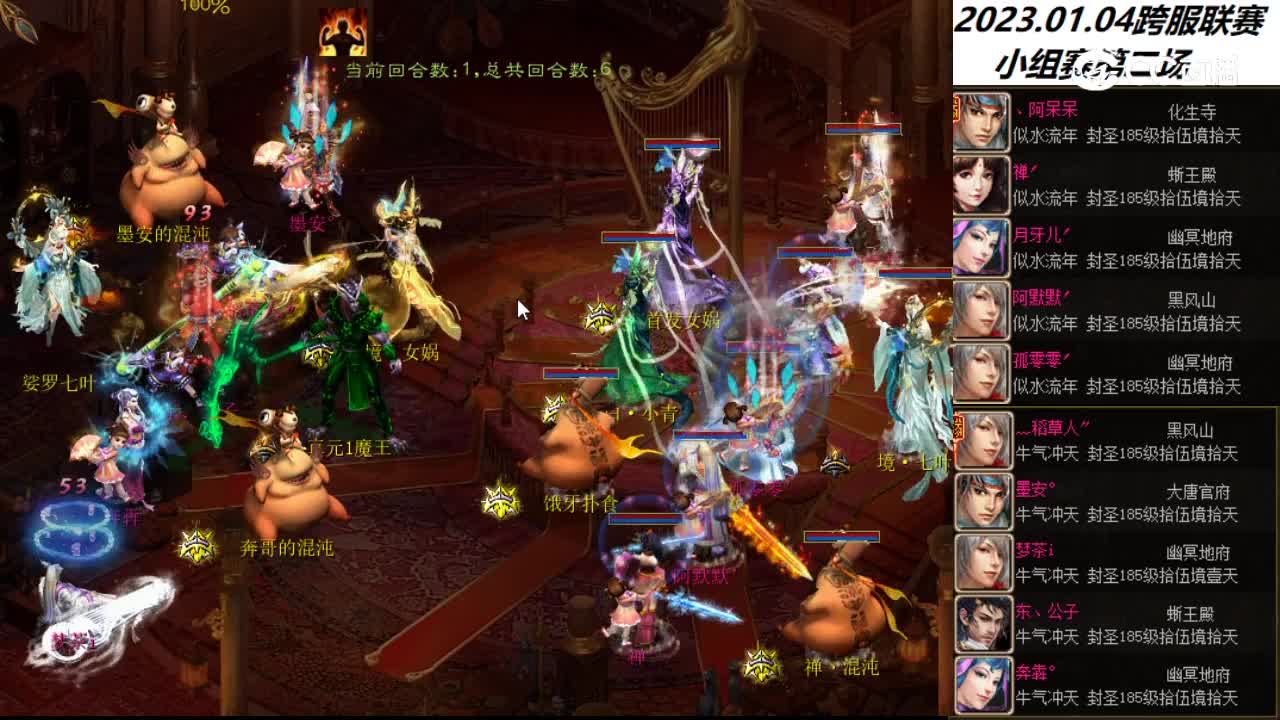Click the crest icon beside 墨安的混沌
1280x720 pixels.
[x=78, y=232]
